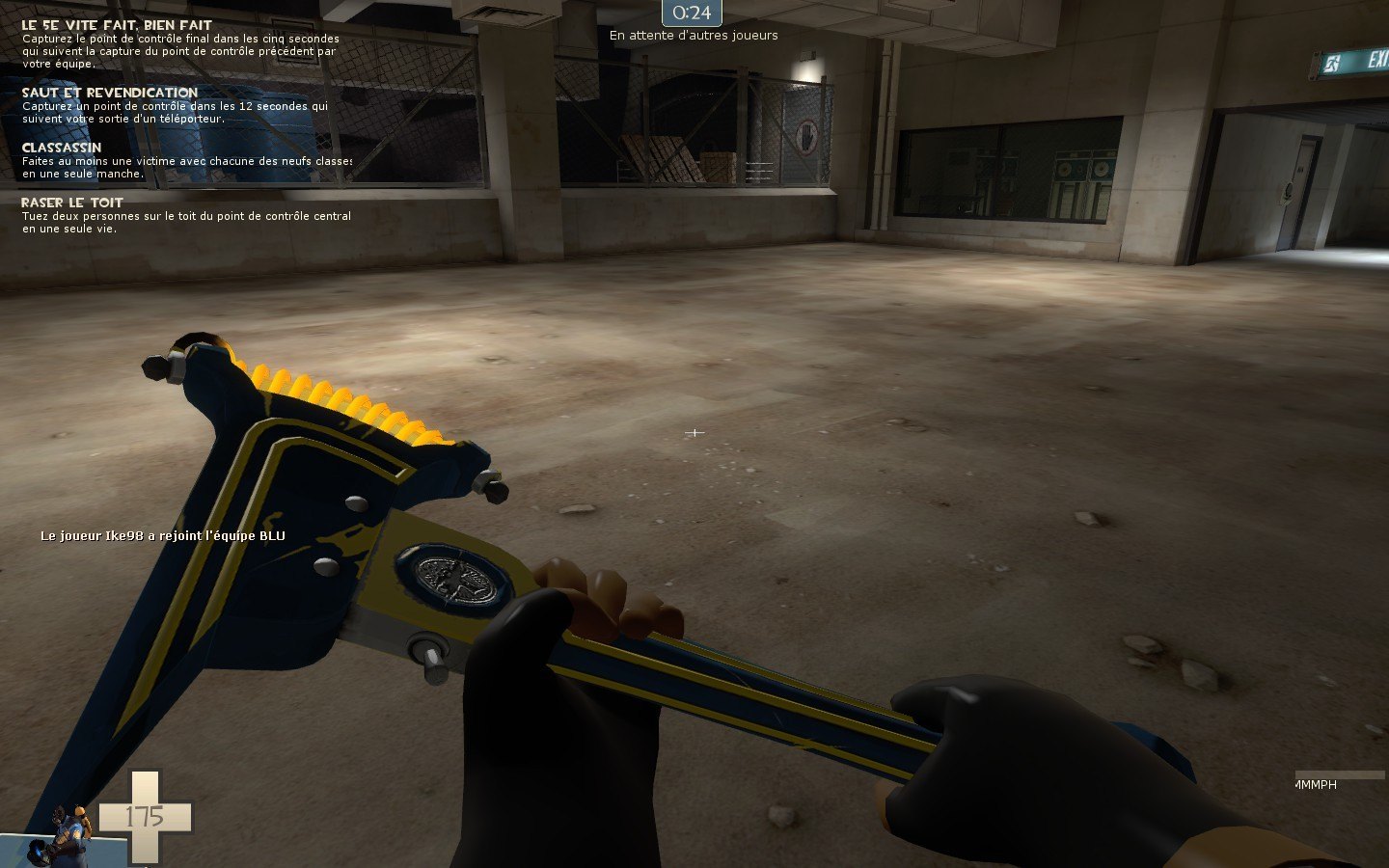Click the Pyro class portrait
This screenshot has height=868, width=1389.
62,833
